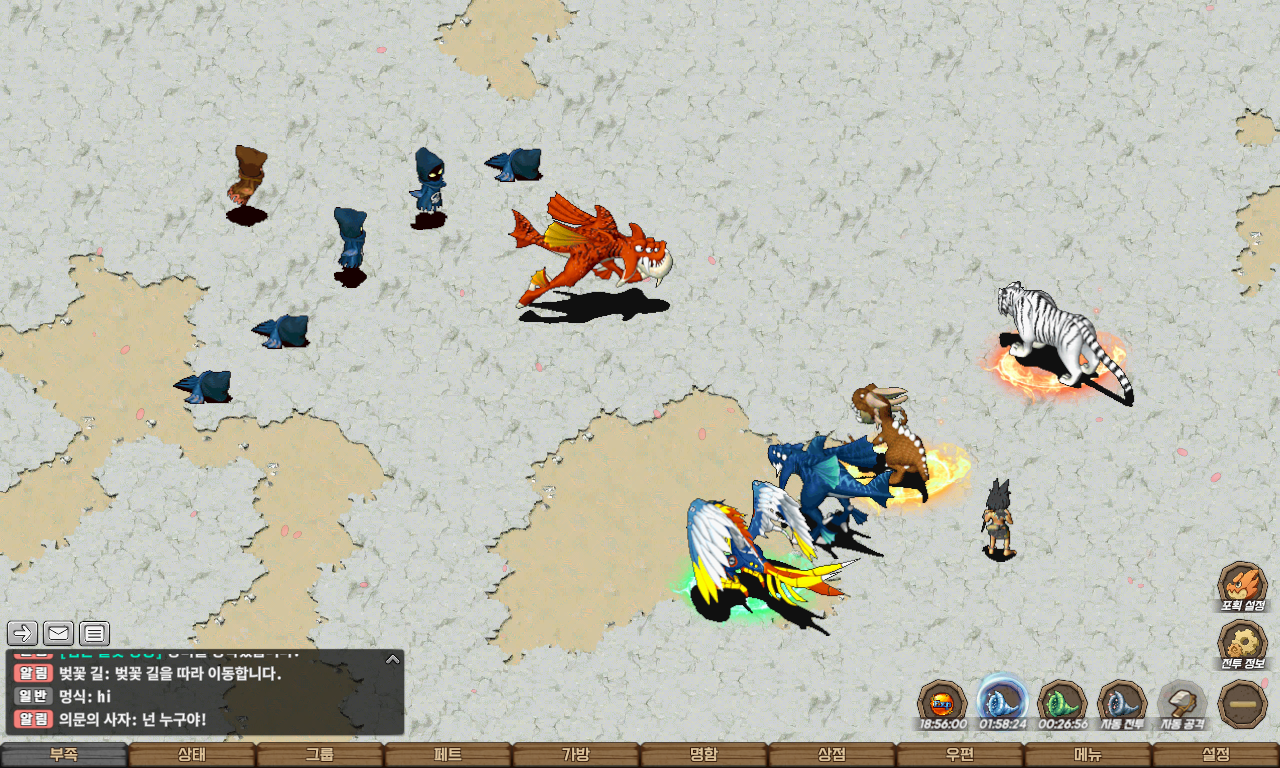Open the 메뉴 button on bottom bar
Screen dimensions: 1280x768
click(1088, 755)
